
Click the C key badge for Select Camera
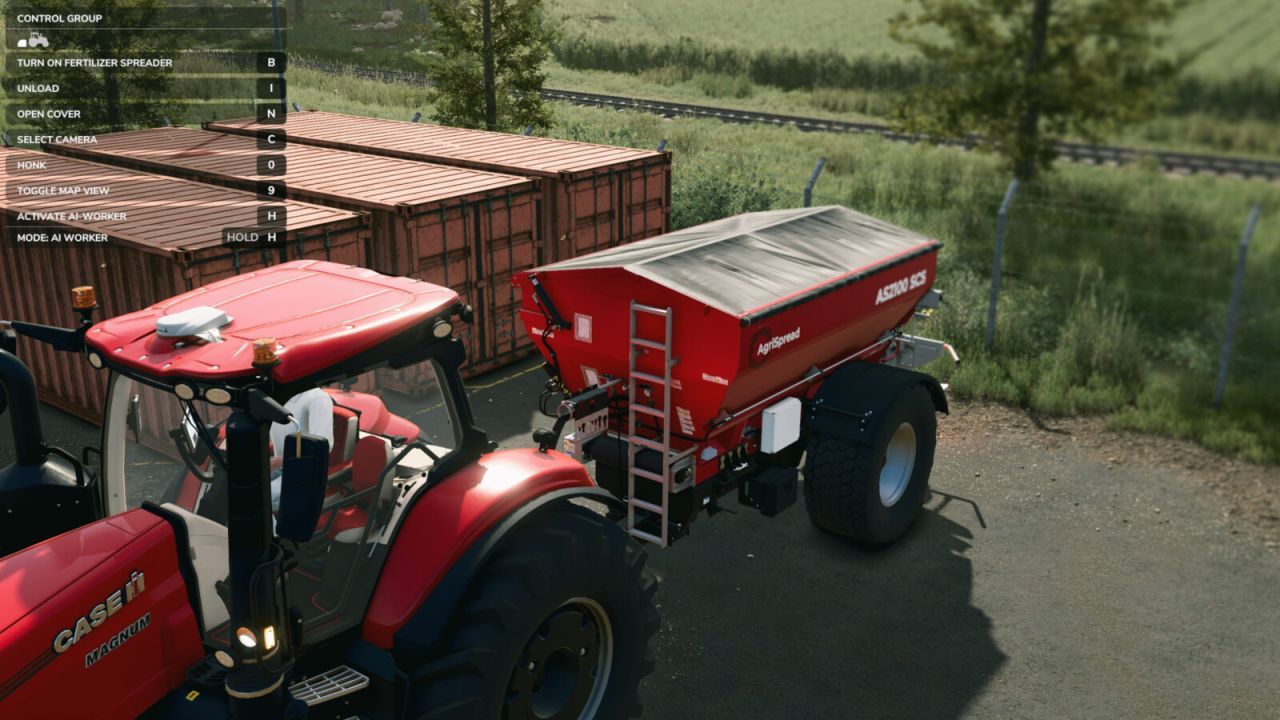(x=268, y=138)
